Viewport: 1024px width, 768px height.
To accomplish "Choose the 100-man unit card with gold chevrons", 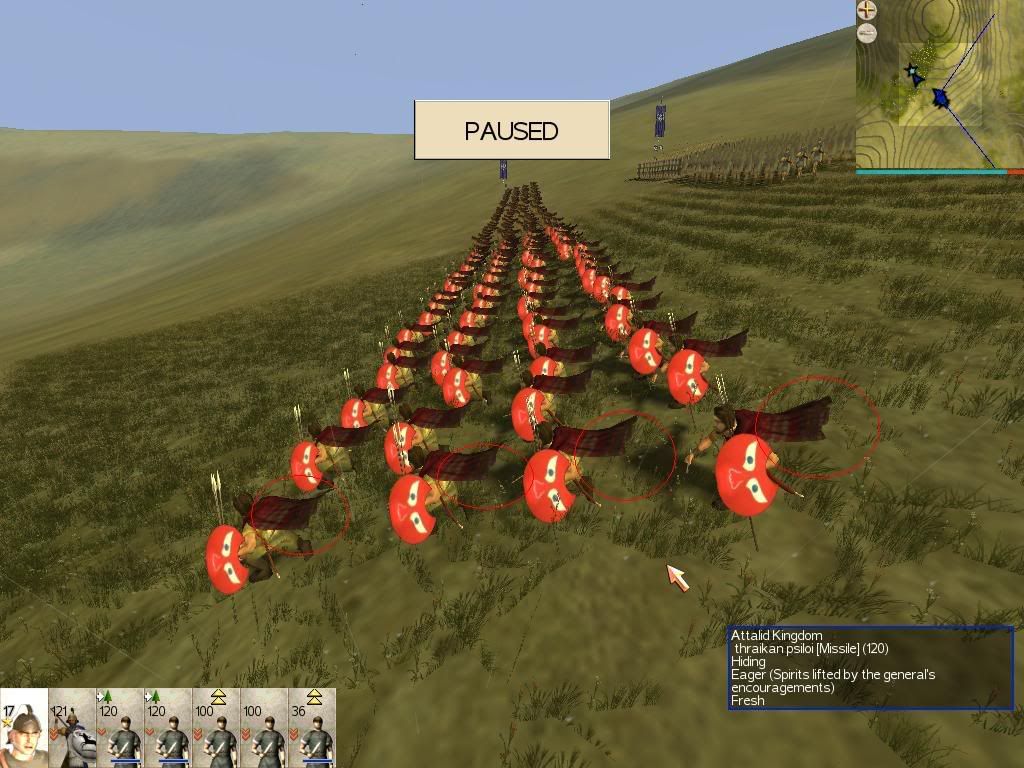I will click(x=216, y=728).
